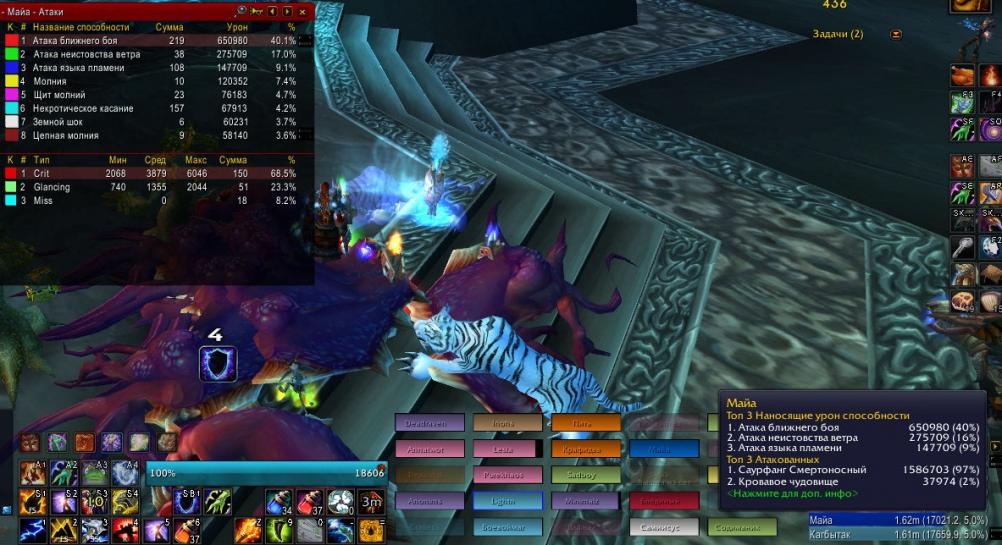This screenshot has width=1002, height=545.
Task: Collapse the Задачи quest tracker
Action: (895, 34)
